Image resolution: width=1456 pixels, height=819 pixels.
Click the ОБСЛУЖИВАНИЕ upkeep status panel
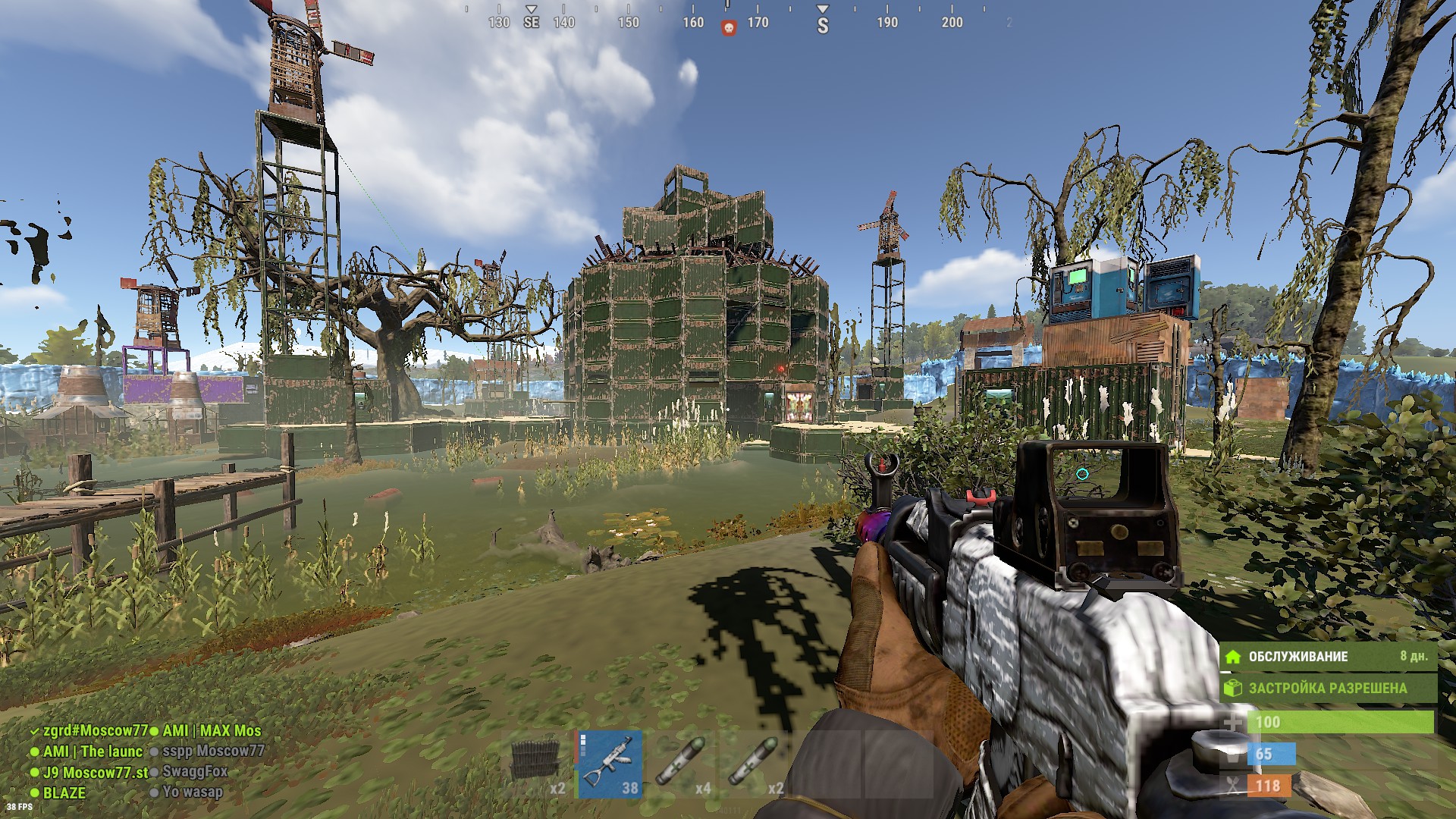point(1329,657)
